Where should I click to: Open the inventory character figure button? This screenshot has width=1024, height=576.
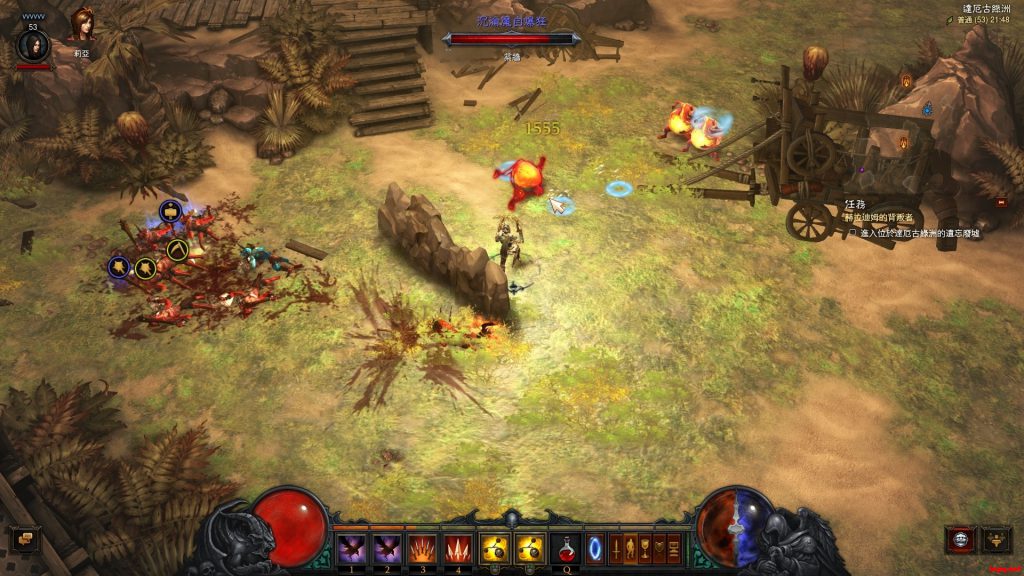[631, 548]
